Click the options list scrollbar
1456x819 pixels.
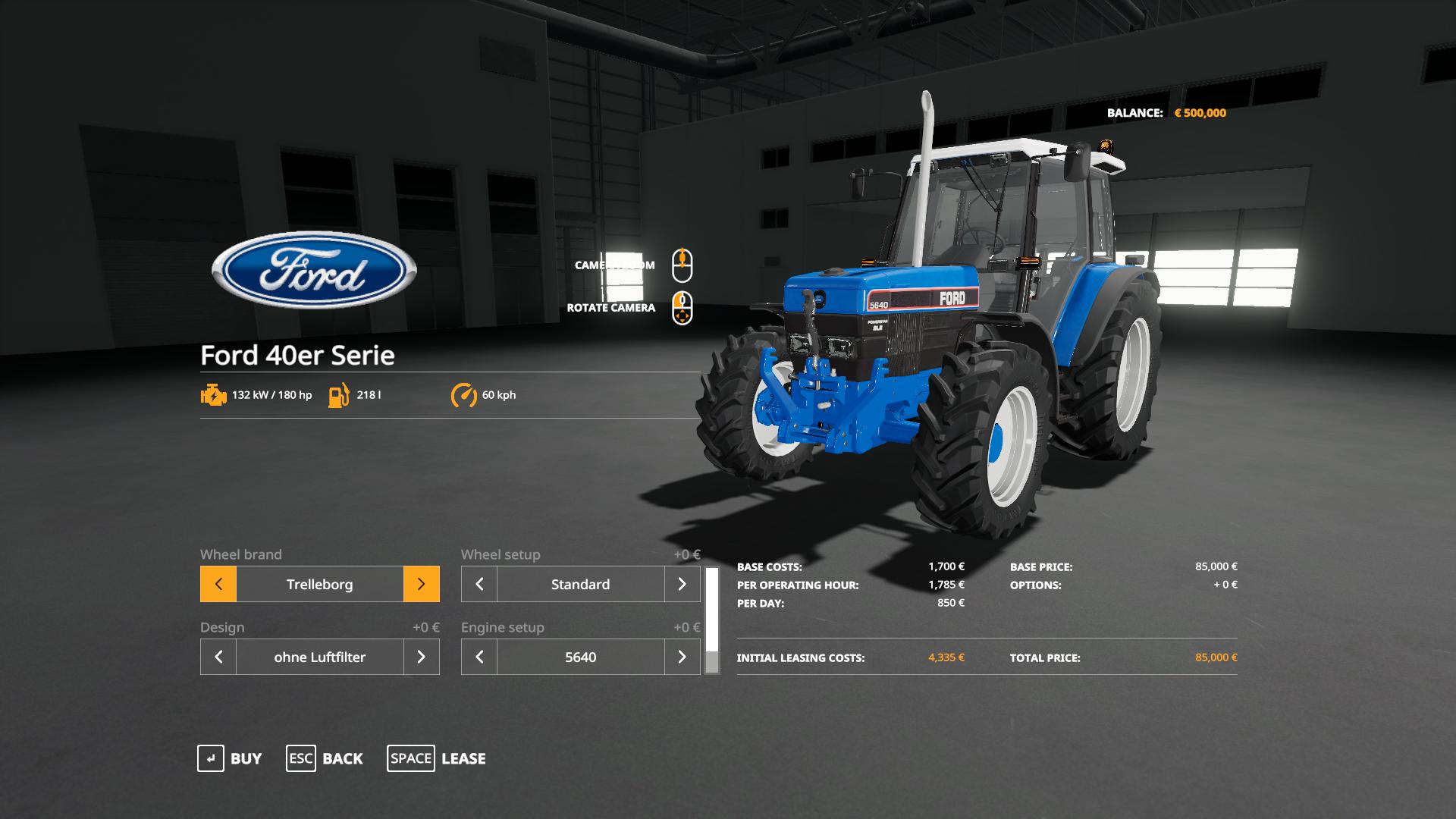(712, 620)
